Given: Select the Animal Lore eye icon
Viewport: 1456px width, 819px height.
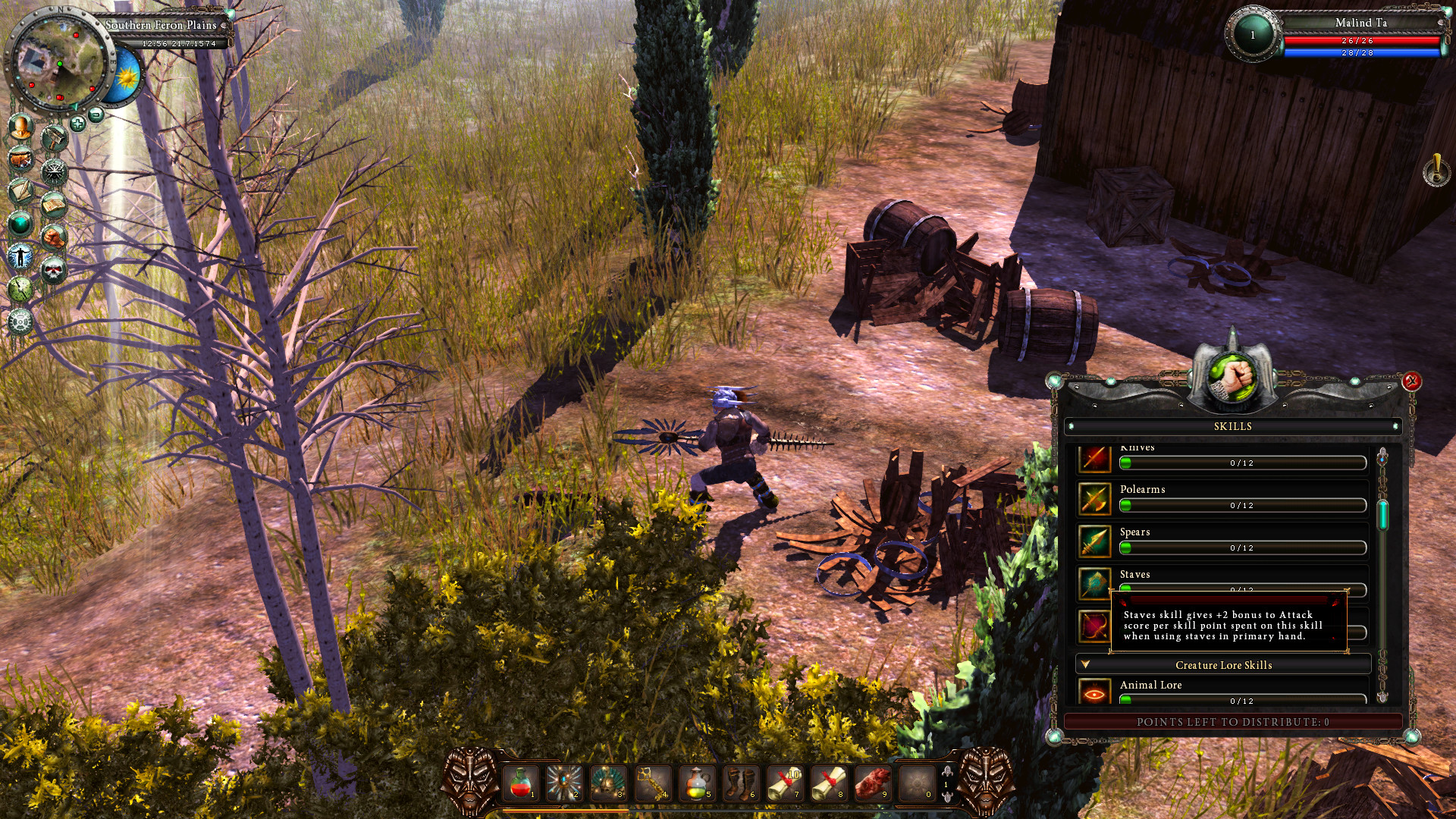Looking at the screenshot, I should pyautogui.click(x=1094, y=692).
